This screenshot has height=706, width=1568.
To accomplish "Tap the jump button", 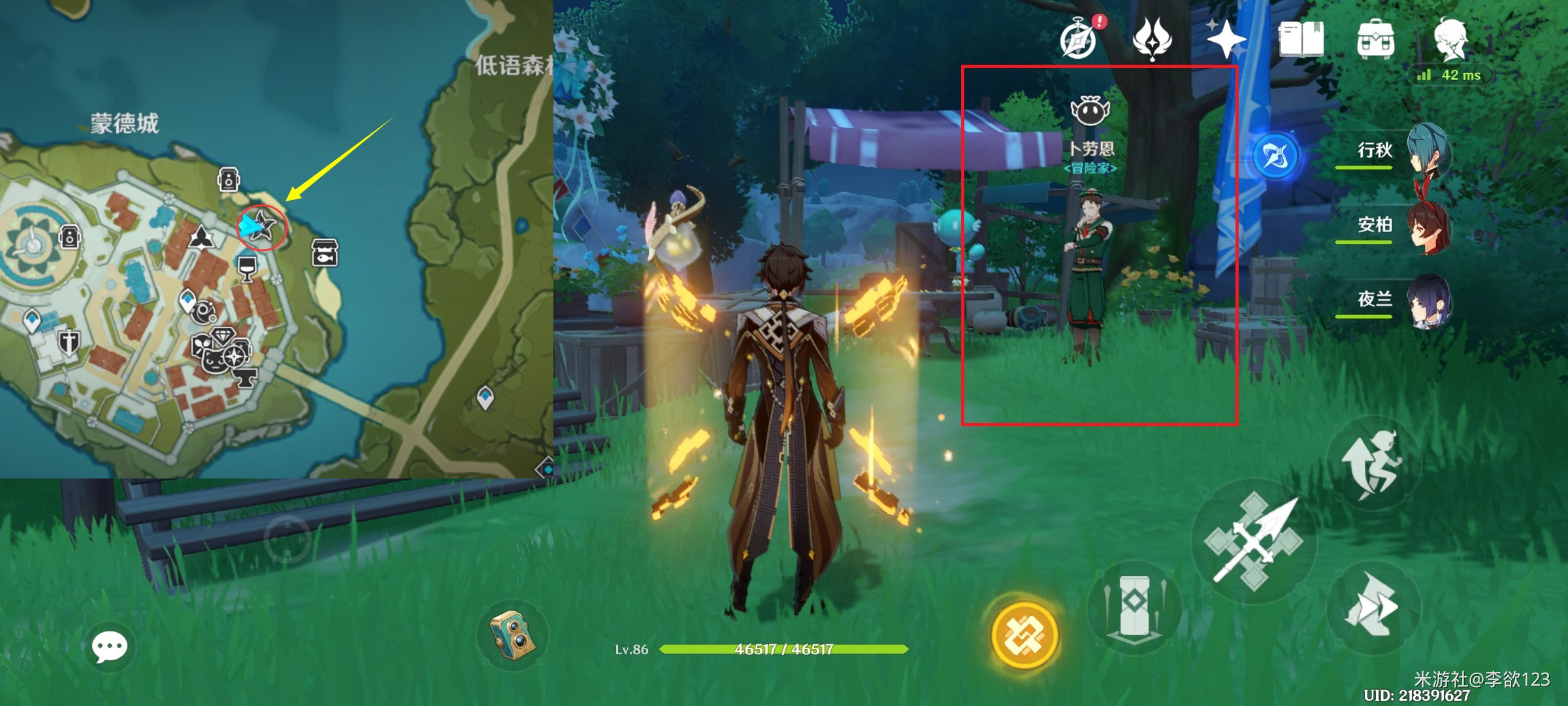I will click(1372, 464).
